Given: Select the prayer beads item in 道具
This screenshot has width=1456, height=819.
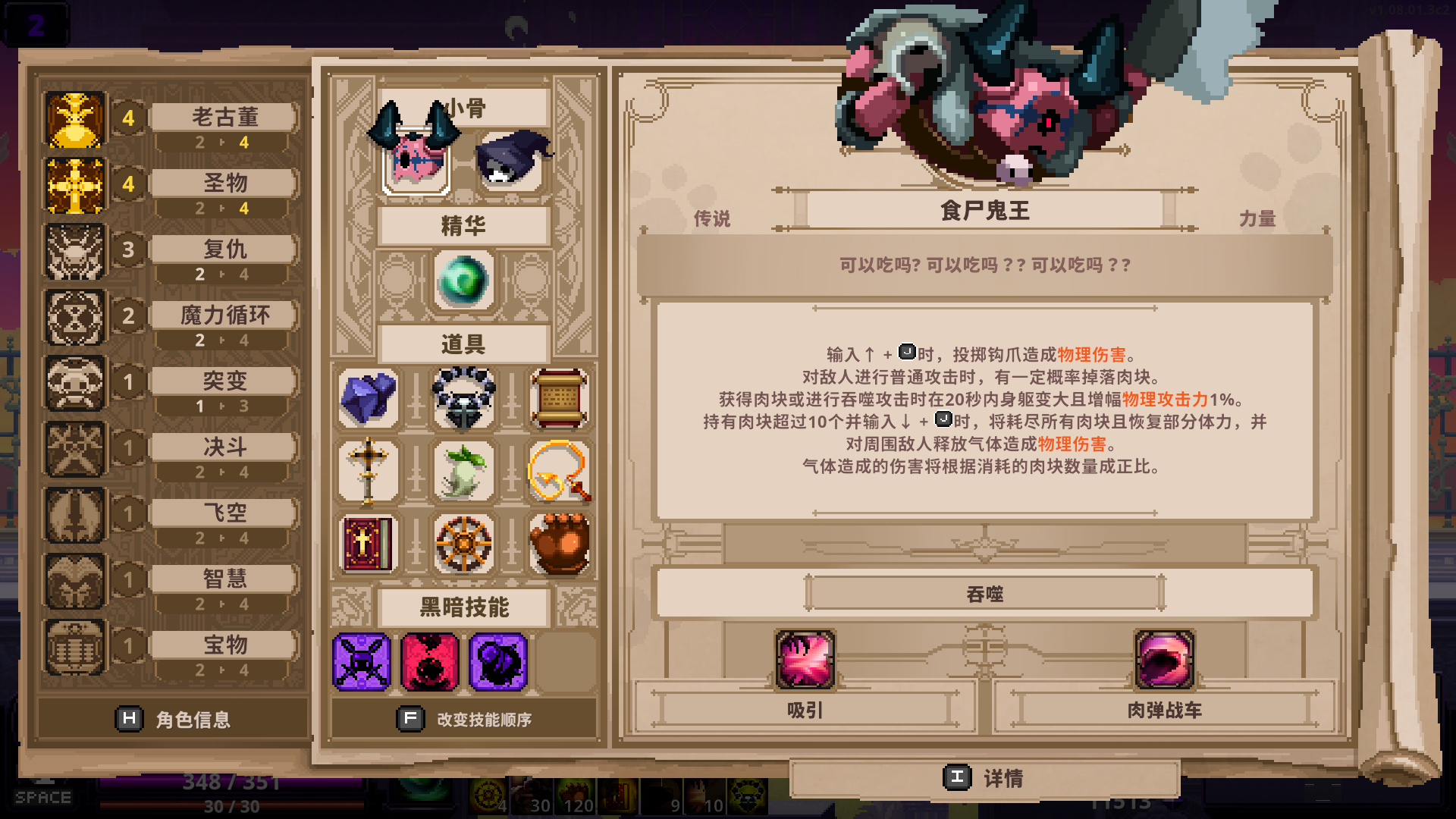Looking at the screenshot, I should click(463, 398).
